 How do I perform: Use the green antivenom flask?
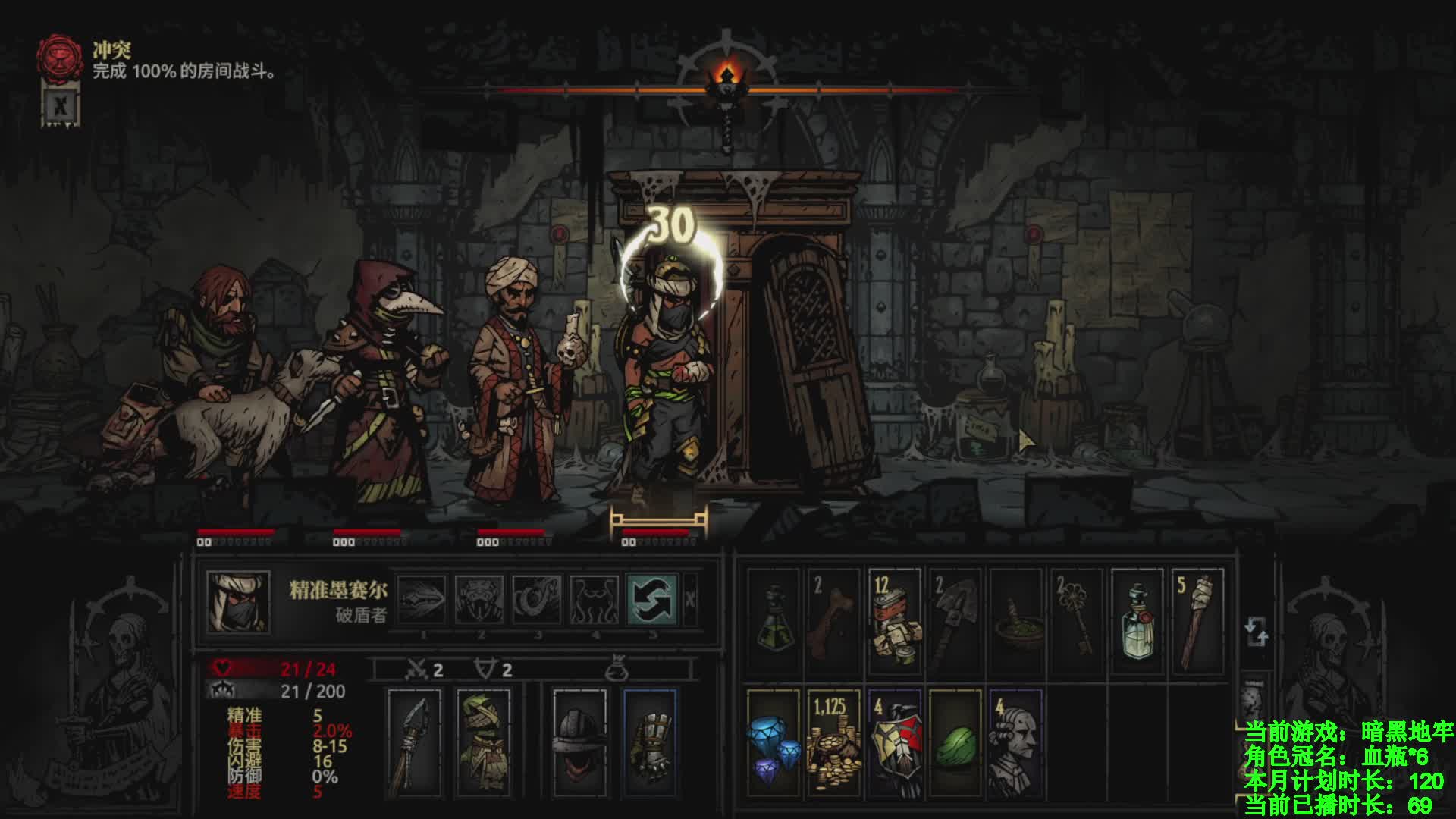773,622
